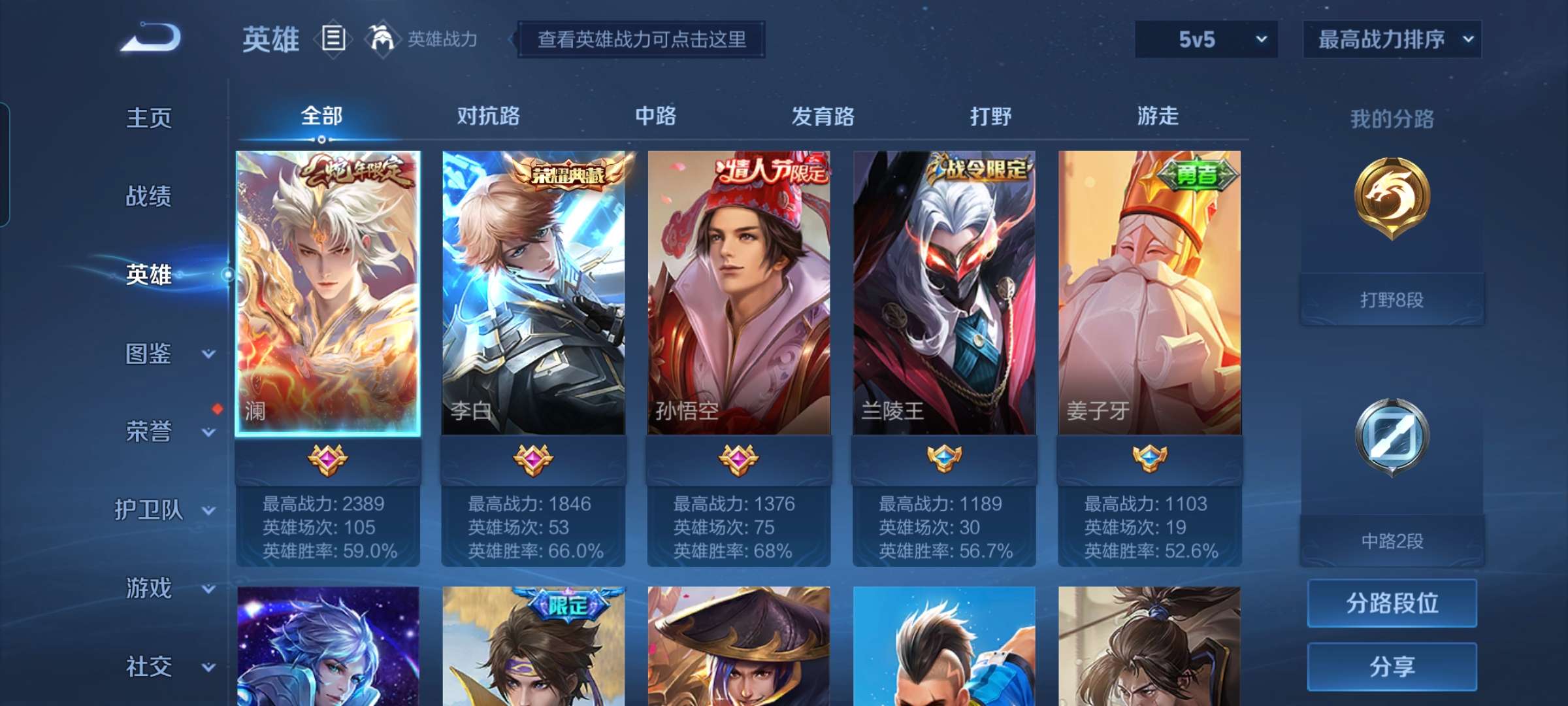
Task: Click 姜子牙's mastery badge icon
Action: (x=1149, y=459)
